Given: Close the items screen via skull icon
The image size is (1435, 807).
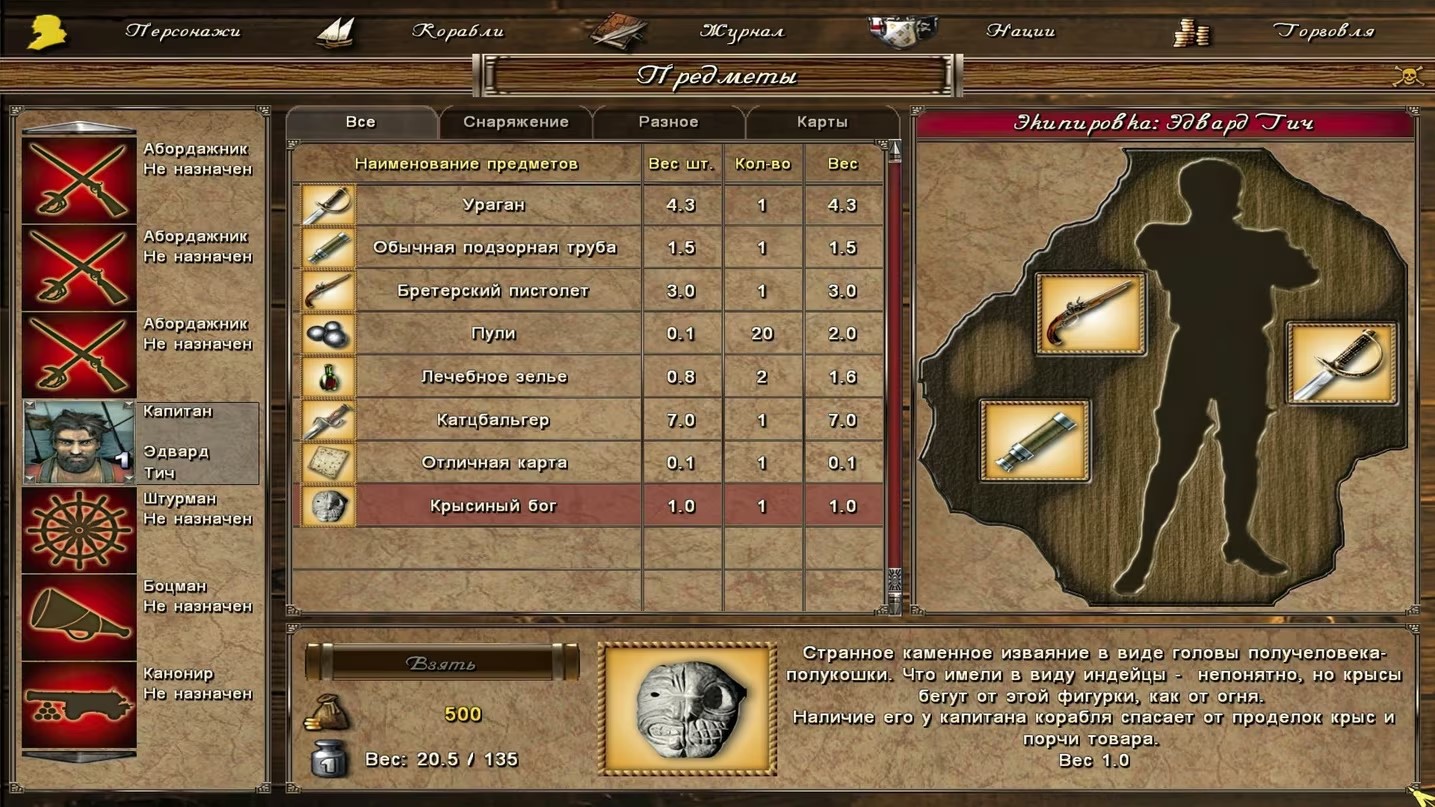Looking at the screenshot, I should pos(1408,76).
